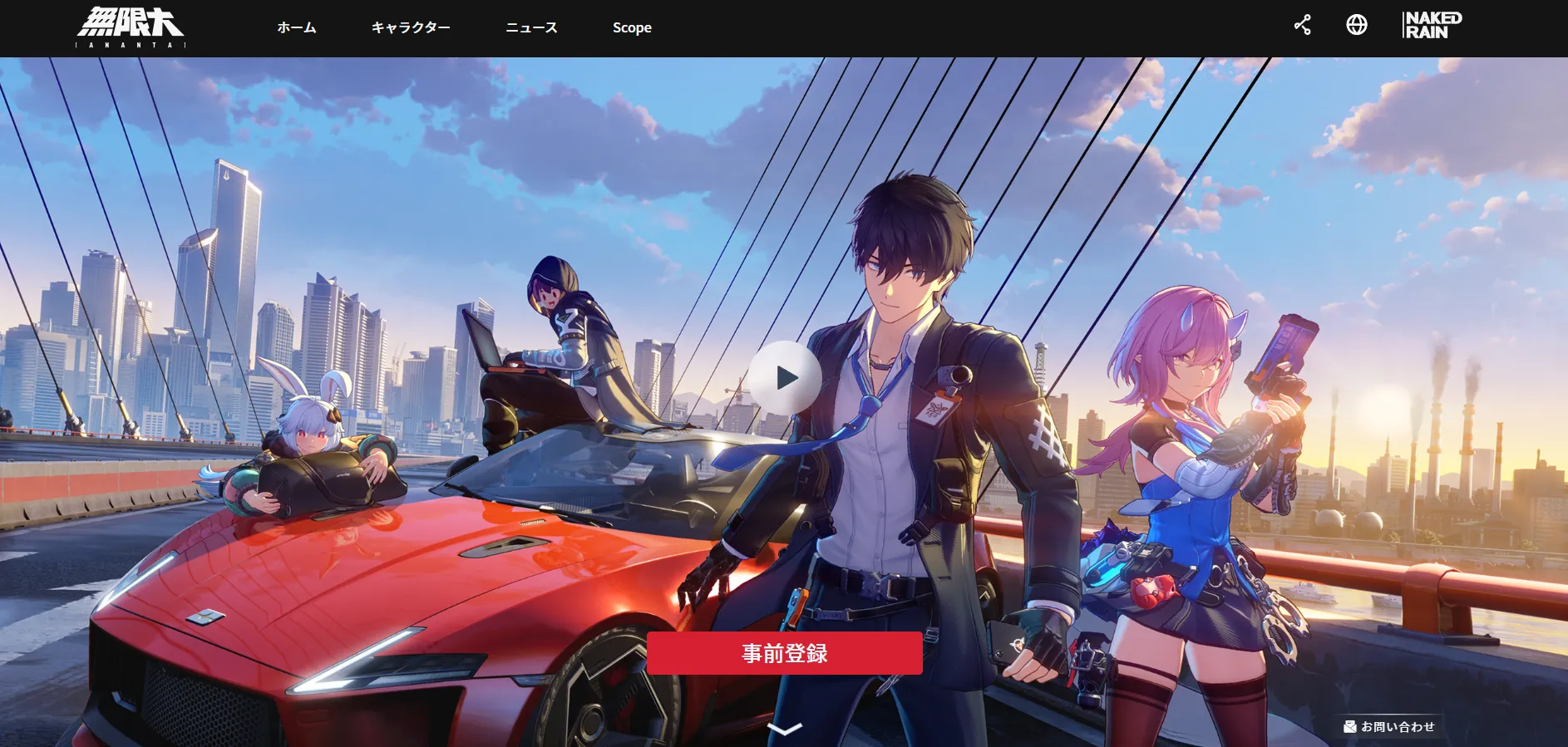Viewport: 1568px width, 747px height.
Task: Navigate to the ニュース section
Action: coord(531,27)
